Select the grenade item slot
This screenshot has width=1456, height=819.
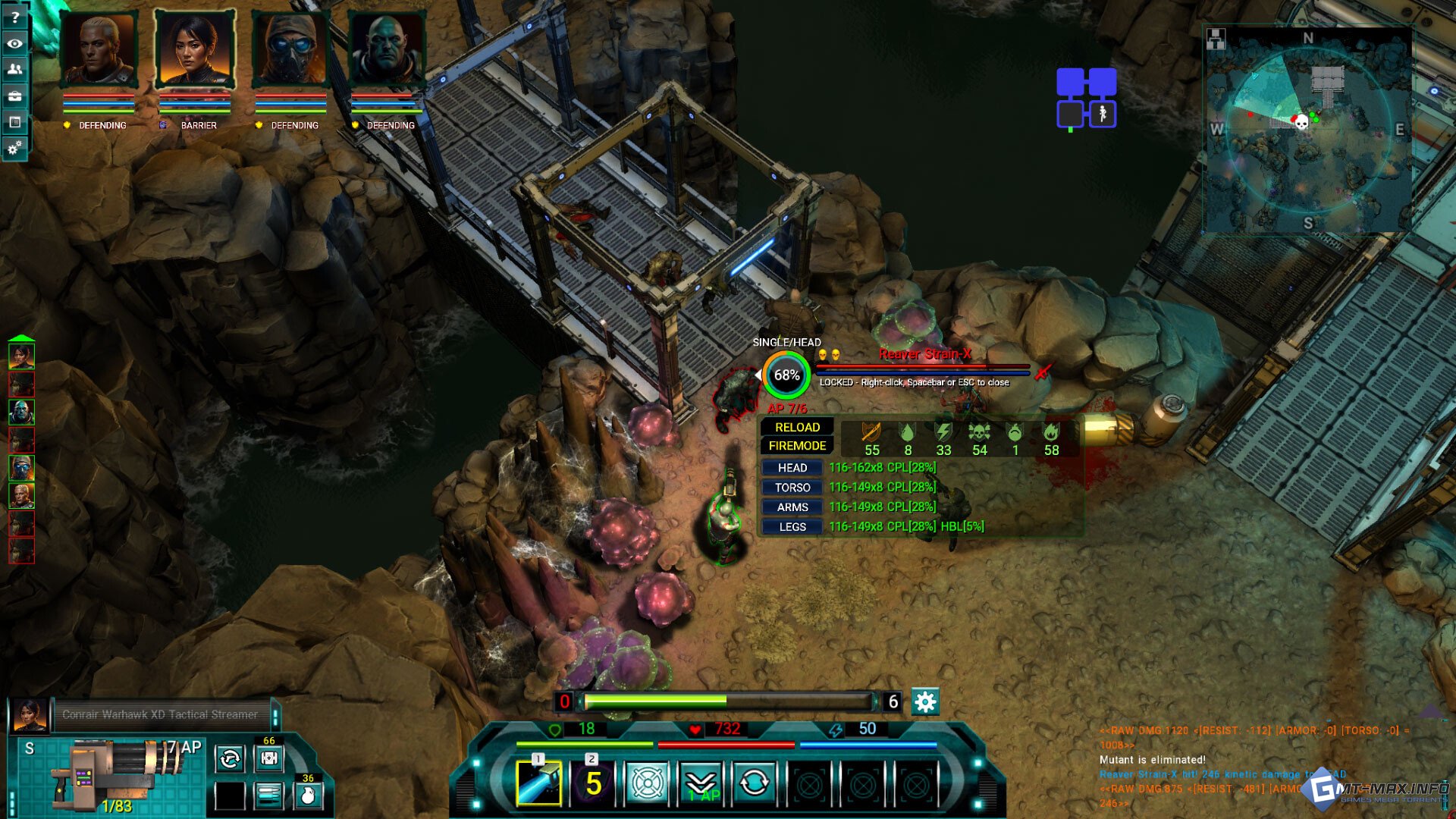coord(308,795)
